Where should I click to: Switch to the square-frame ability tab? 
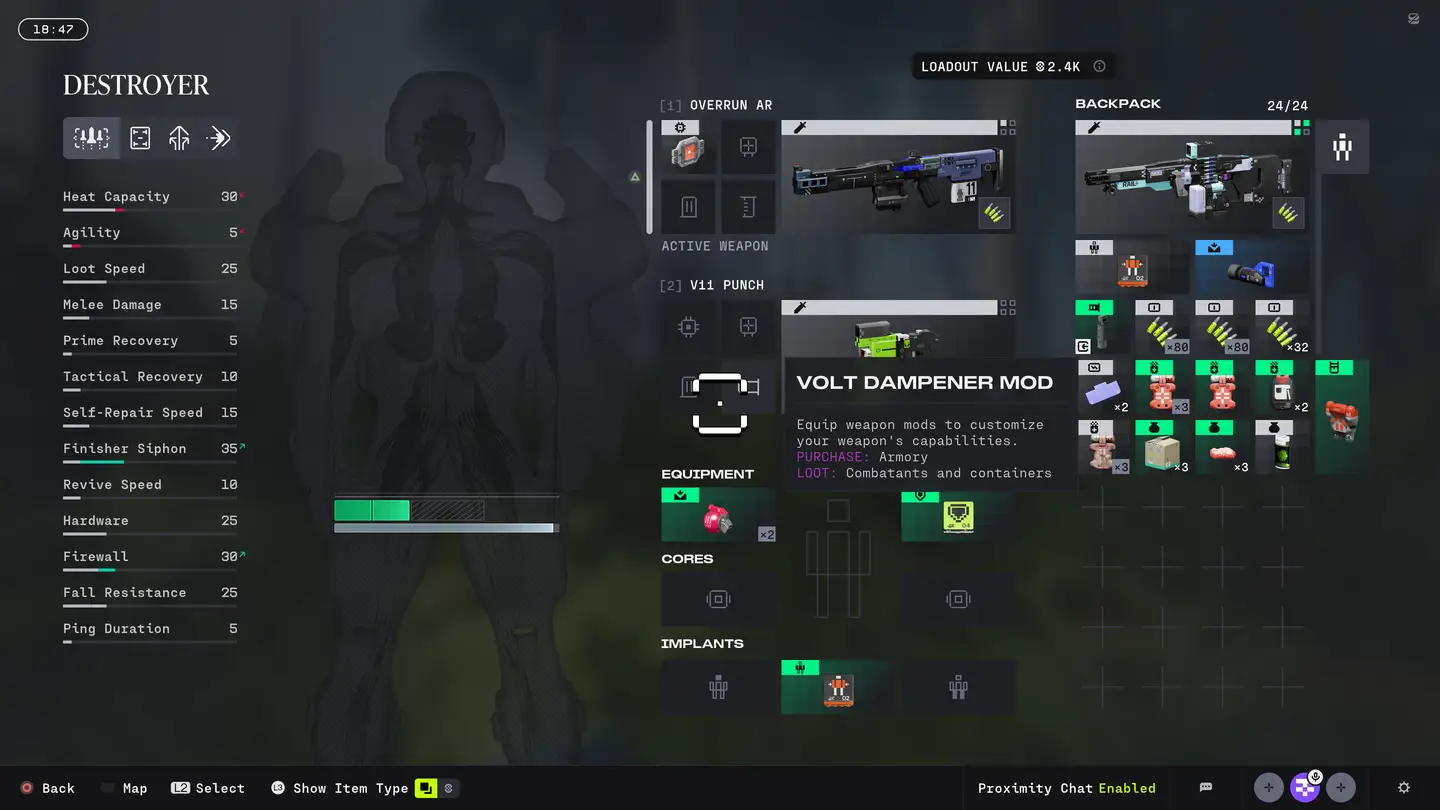[140, 138]
